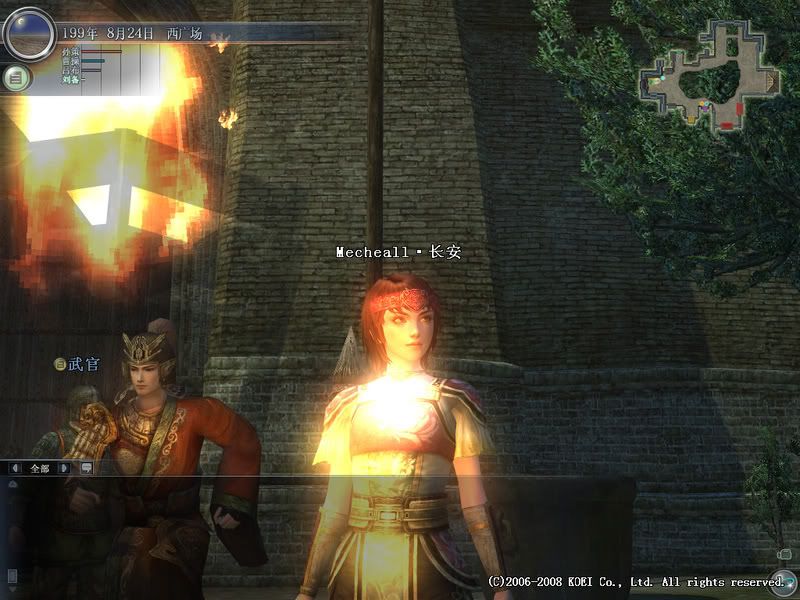This screenshot has width=800, height=600.
Task: Open the round green menu button
Action: tap(16, 77)
